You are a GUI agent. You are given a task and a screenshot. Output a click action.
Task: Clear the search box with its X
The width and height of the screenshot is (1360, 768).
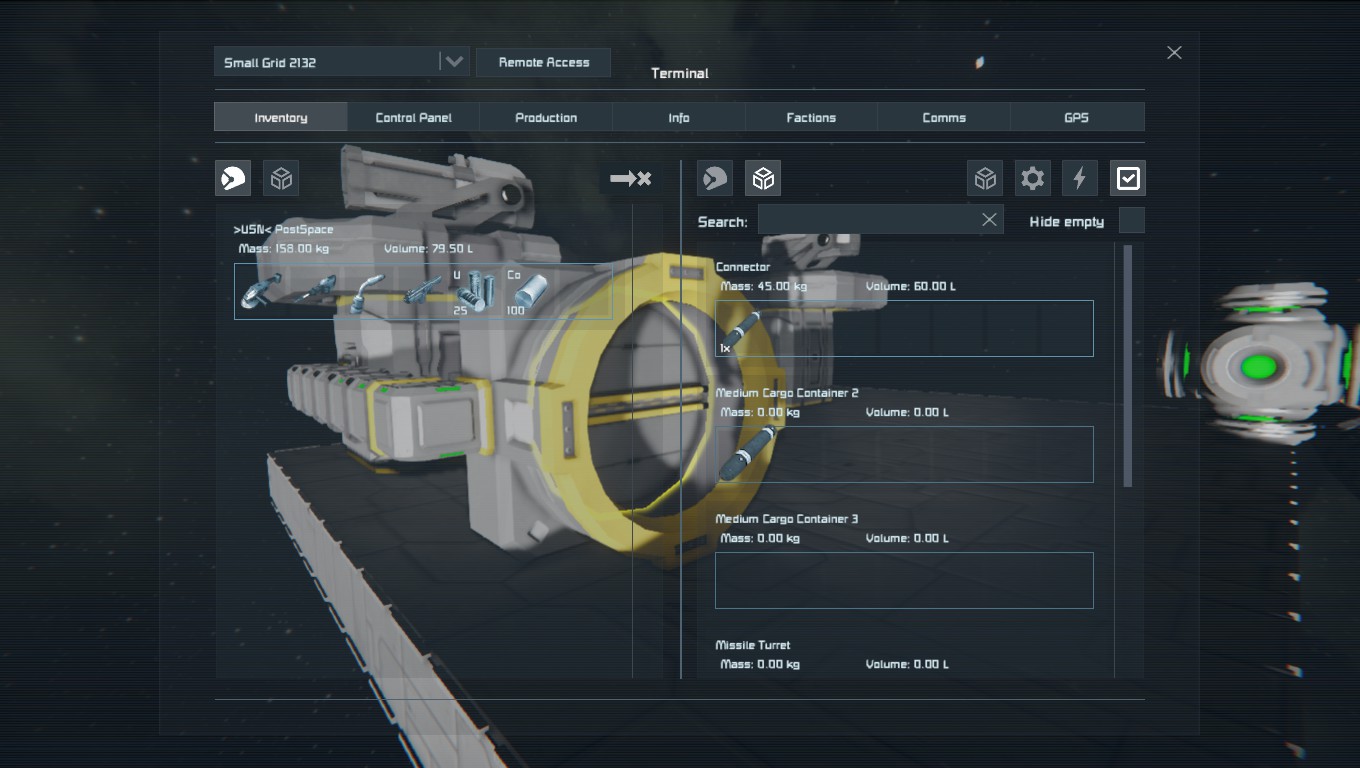pos(989,220)
